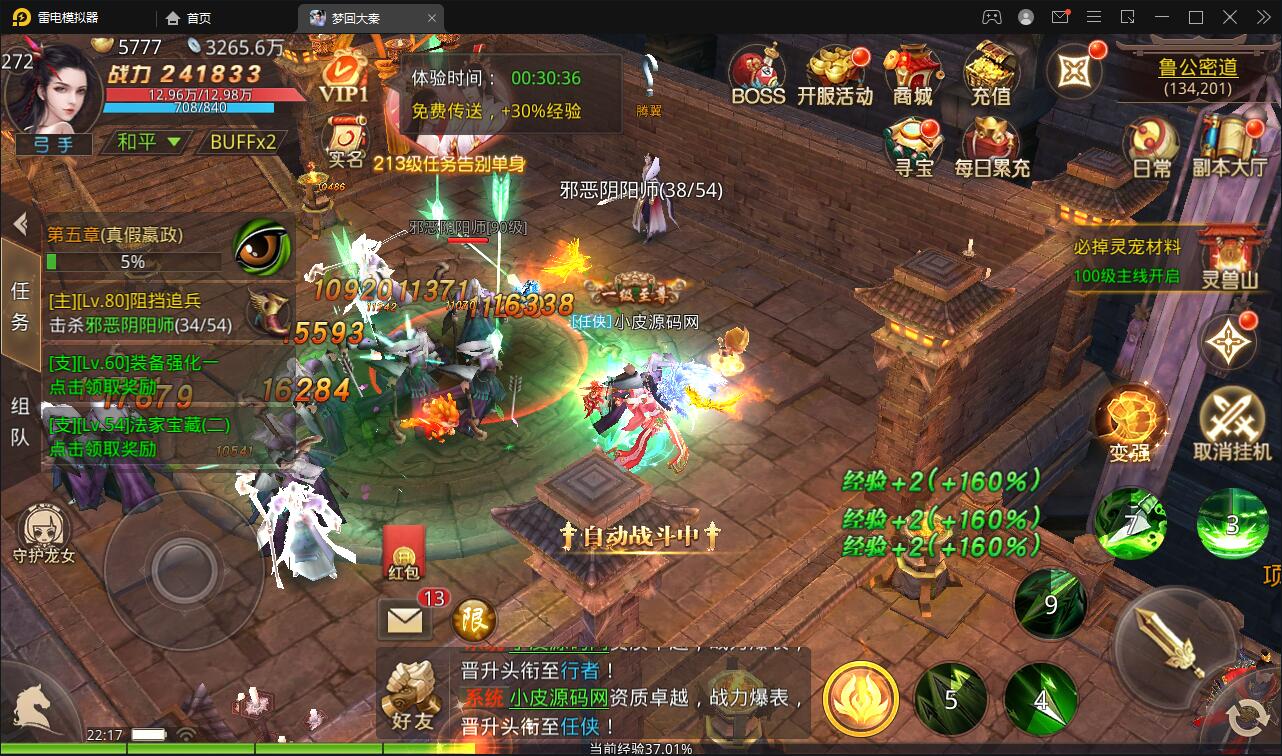
Task: Open the 红包 red envelope icon
Action: (403, 553)
